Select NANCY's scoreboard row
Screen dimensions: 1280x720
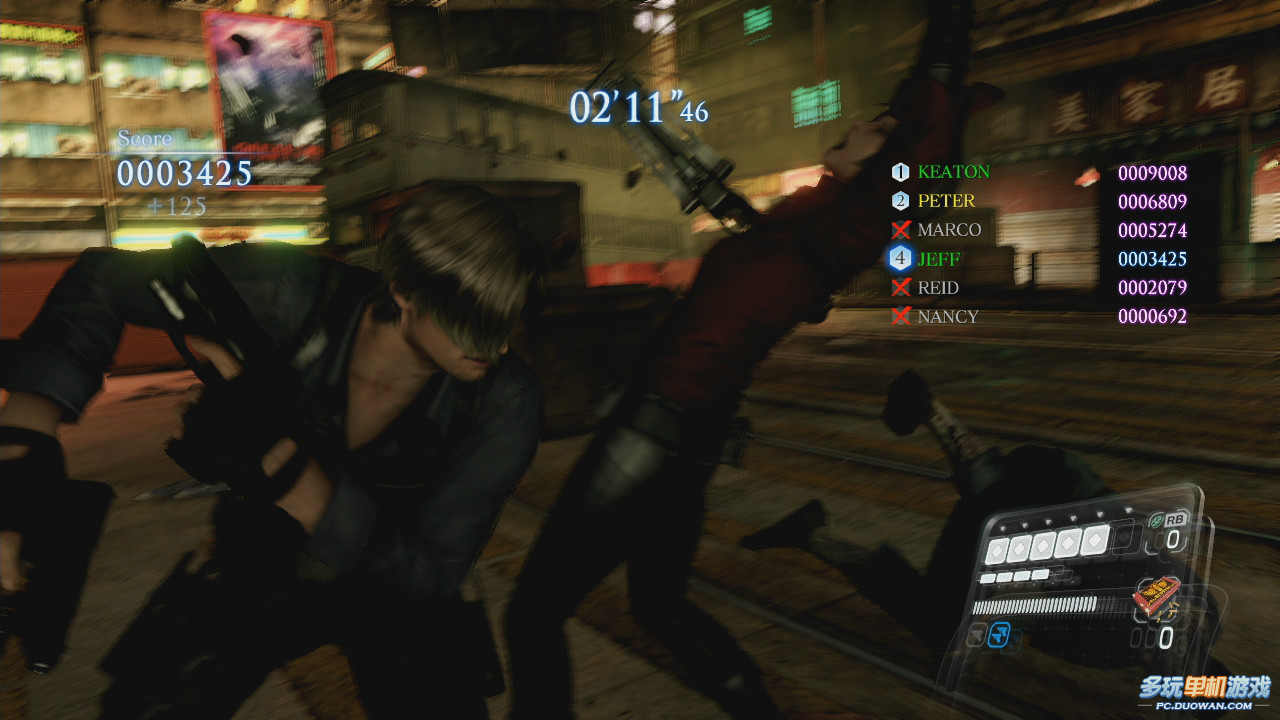click(947, 317)
